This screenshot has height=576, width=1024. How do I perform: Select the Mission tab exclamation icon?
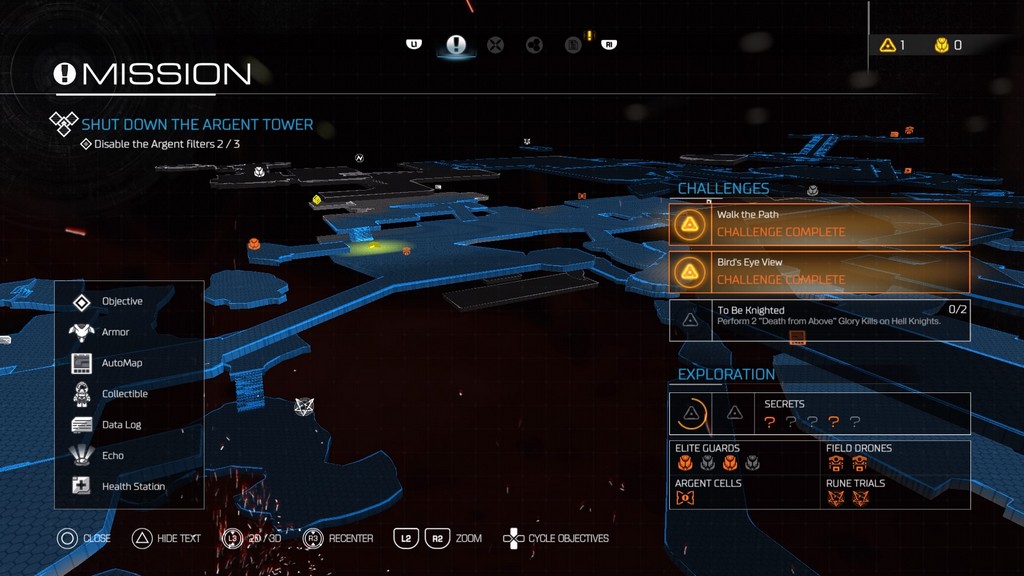tap(456, 45)
